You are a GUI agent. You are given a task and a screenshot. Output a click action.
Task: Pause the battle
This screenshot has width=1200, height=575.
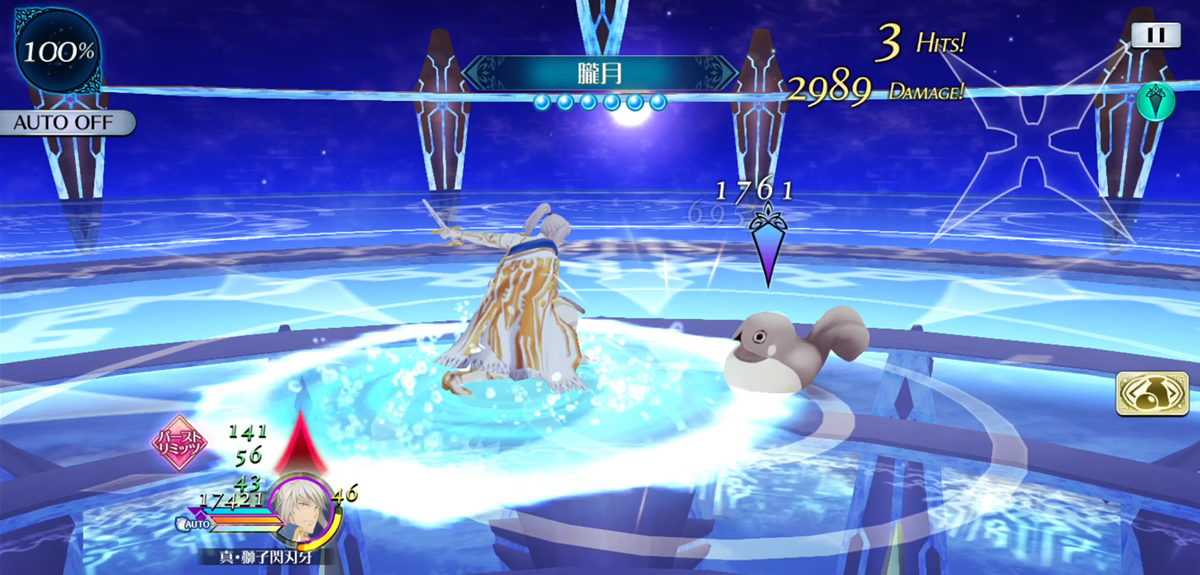point(1156,34)
